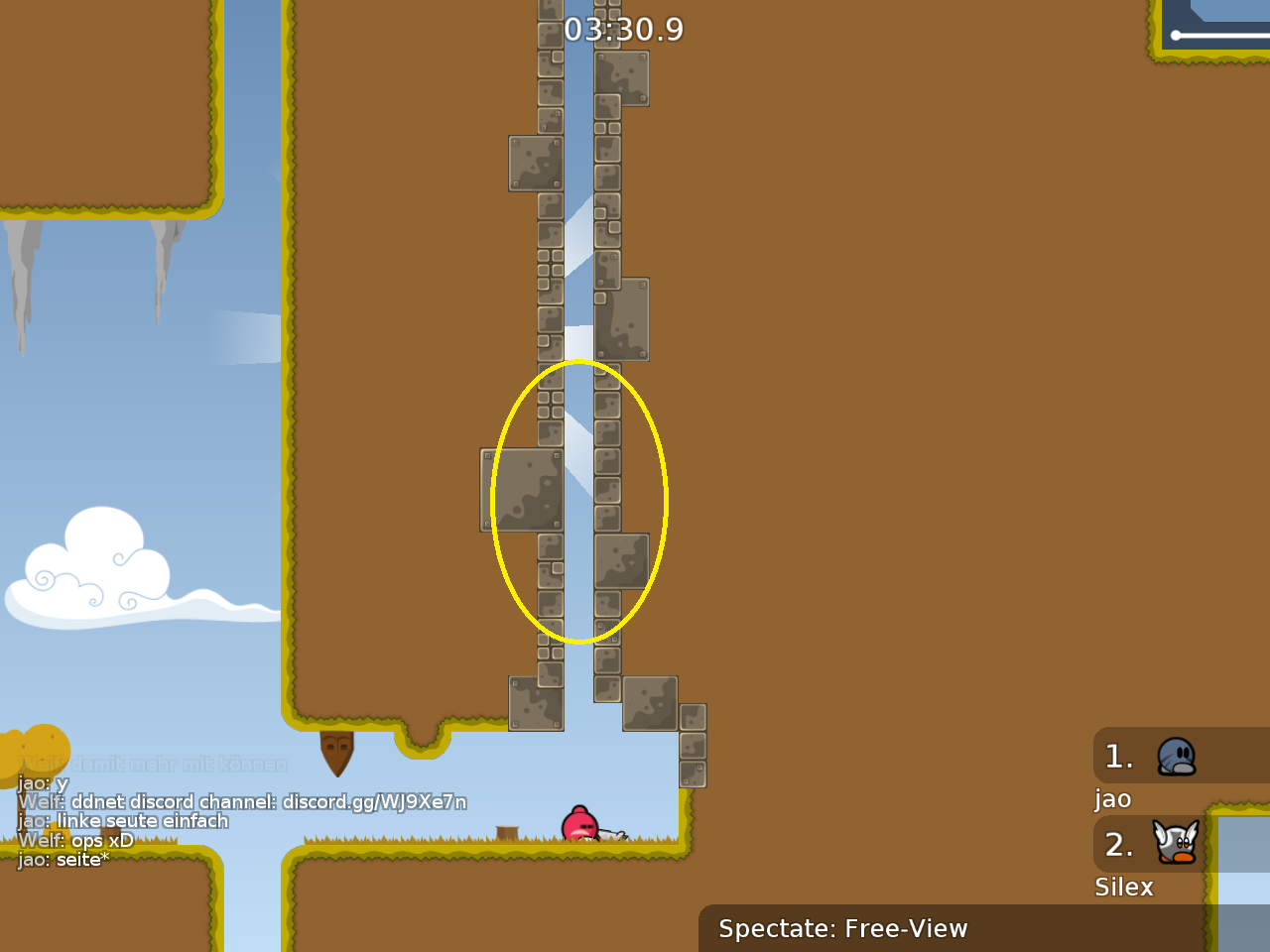Click the chat message 'Welf: ops xD'

tap(79, 840)
